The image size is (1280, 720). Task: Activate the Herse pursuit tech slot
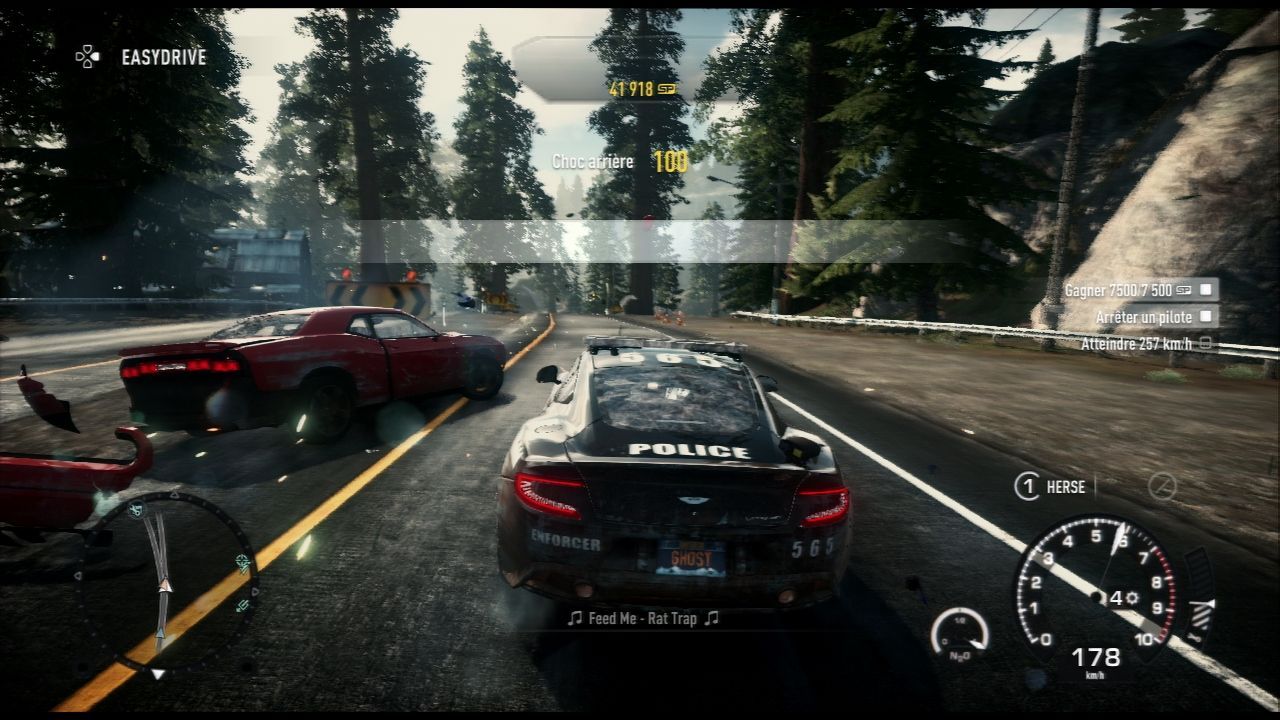tap(1050, 487)
